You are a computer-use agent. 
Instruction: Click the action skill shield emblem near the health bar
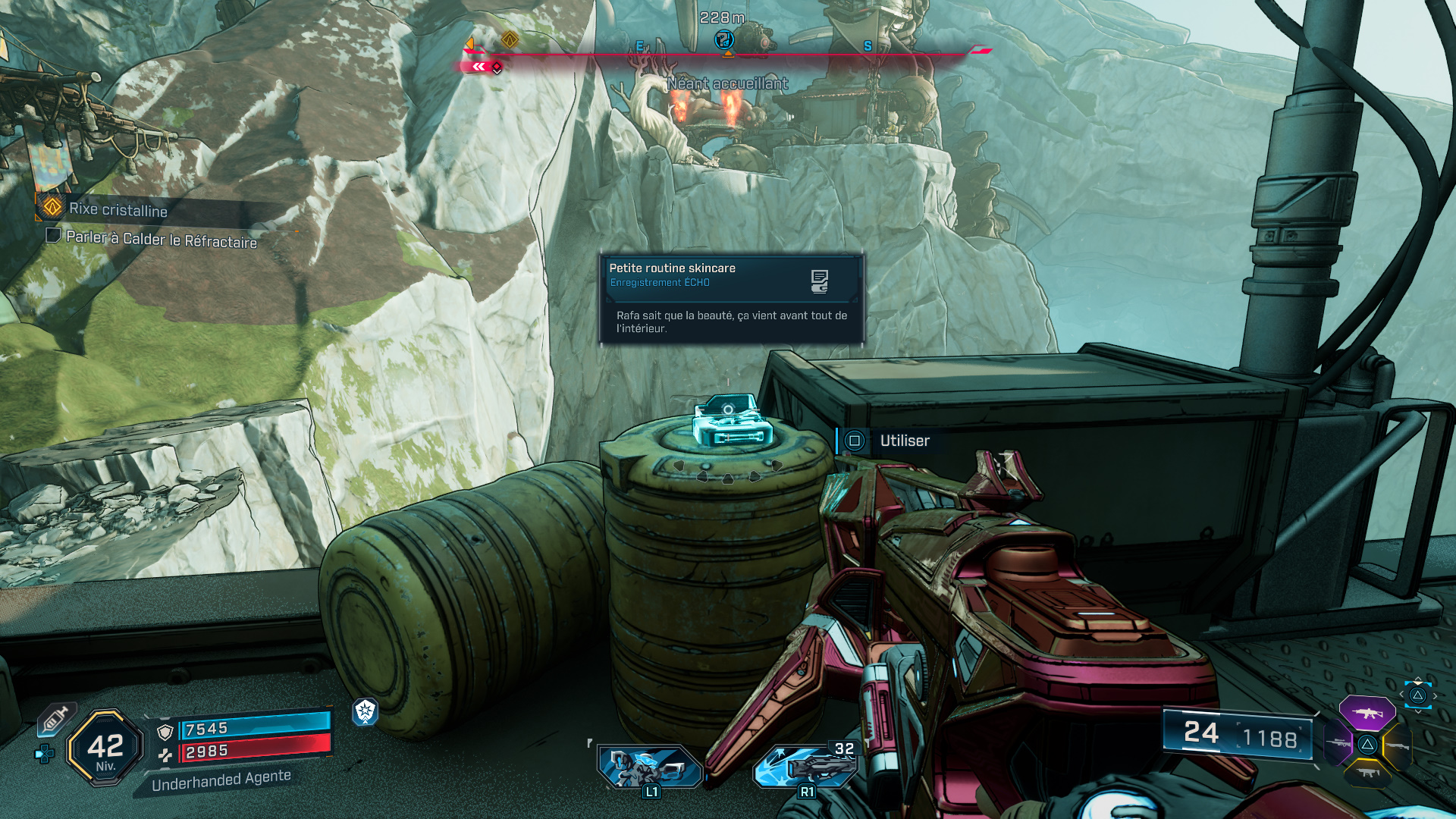click(x=365, y=713)
